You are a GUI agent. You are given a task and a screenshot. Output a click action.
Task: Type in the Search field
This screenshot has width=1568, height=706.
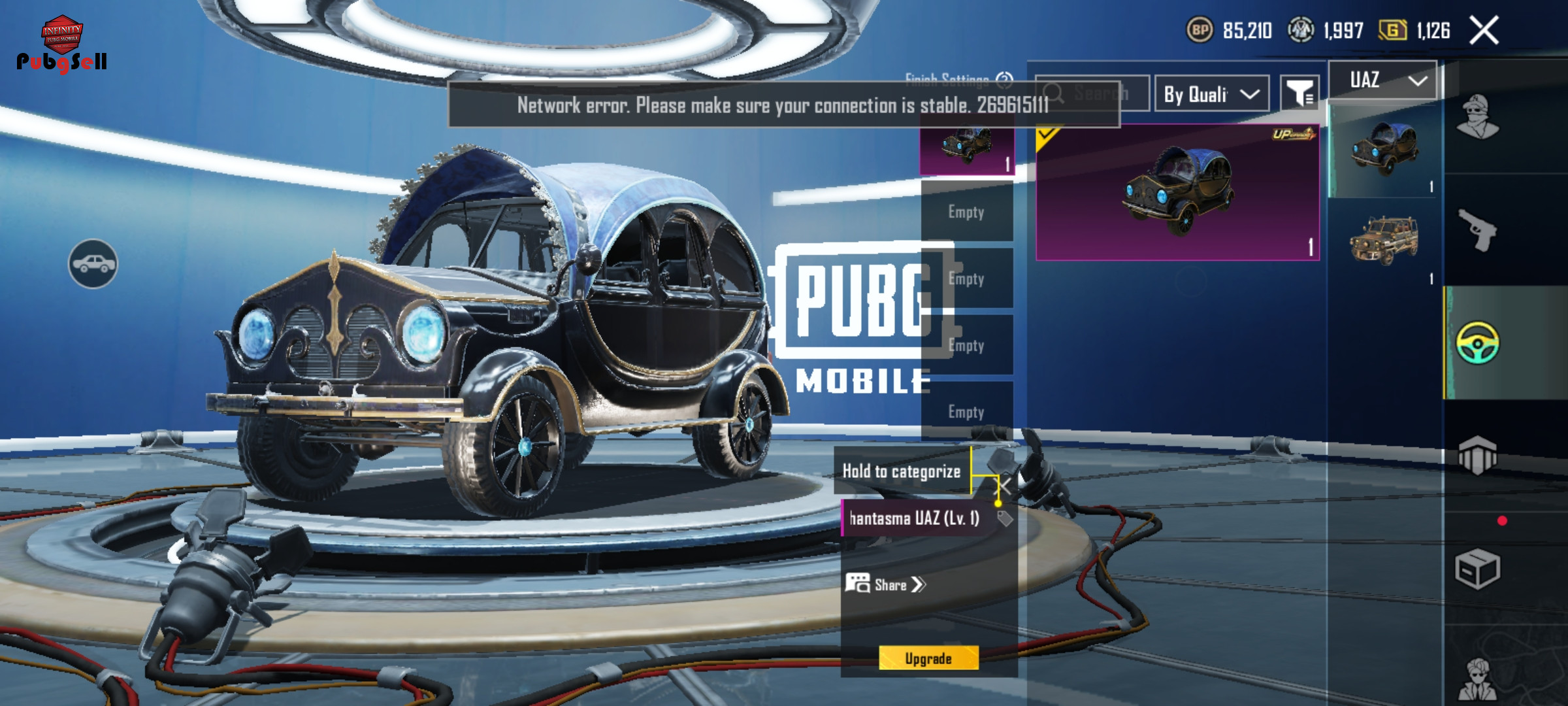[x=1102, y=93]
